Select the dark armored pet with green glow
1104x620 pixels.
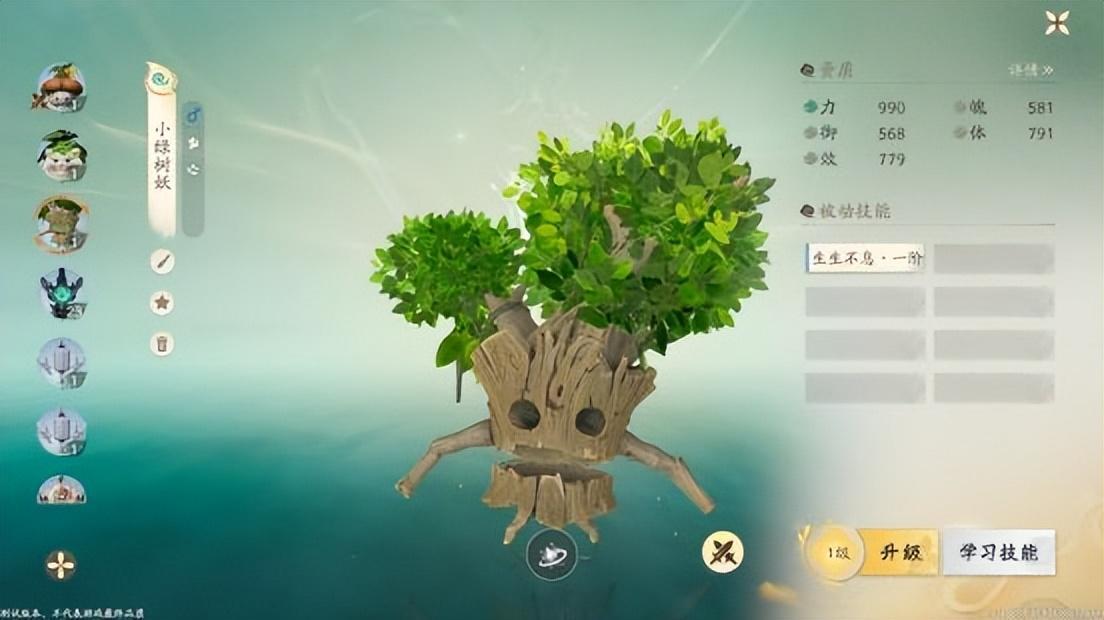(x=62, y=294)
